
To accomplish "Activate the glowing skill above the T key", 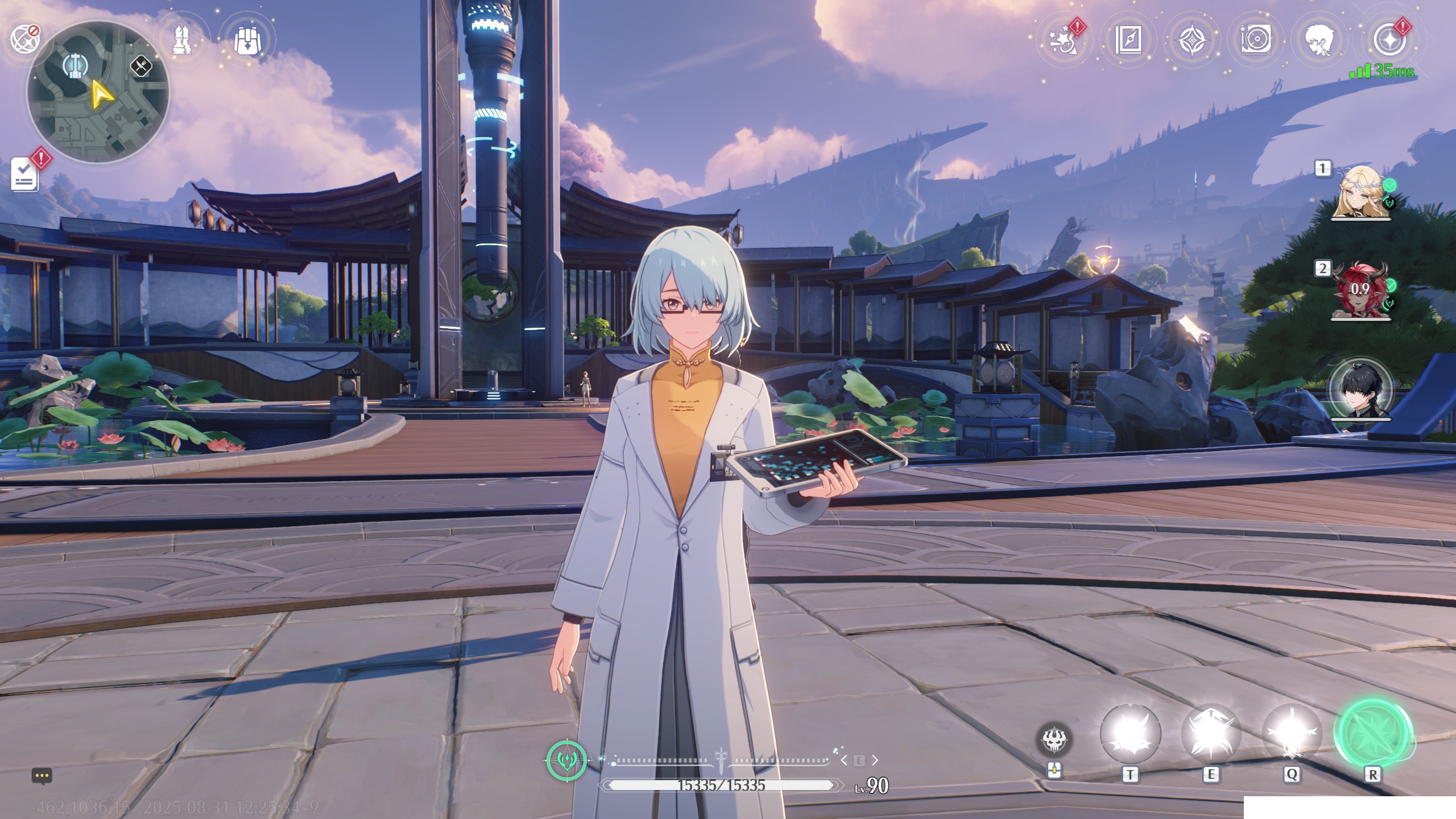I will (1130, 734).
